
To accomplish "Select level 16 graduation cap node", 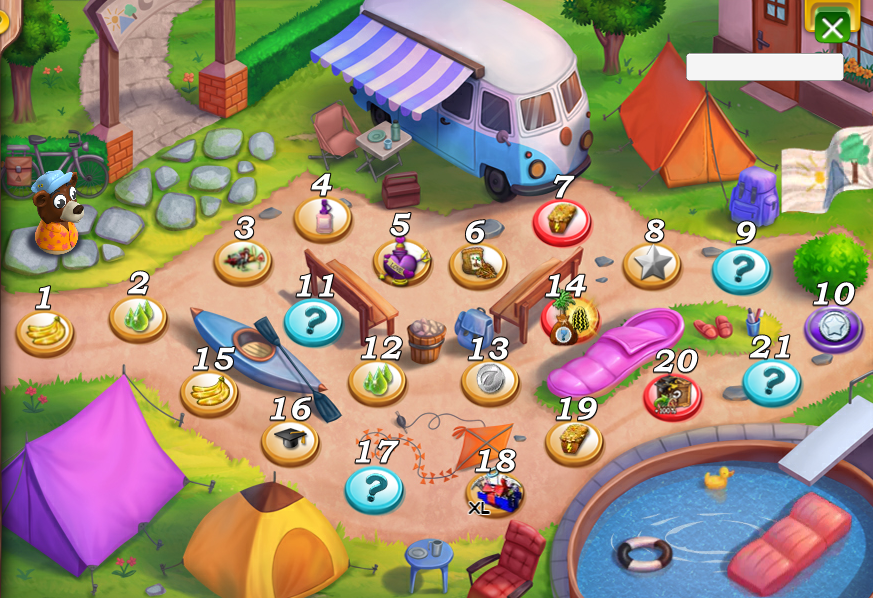I will [209, 391].
